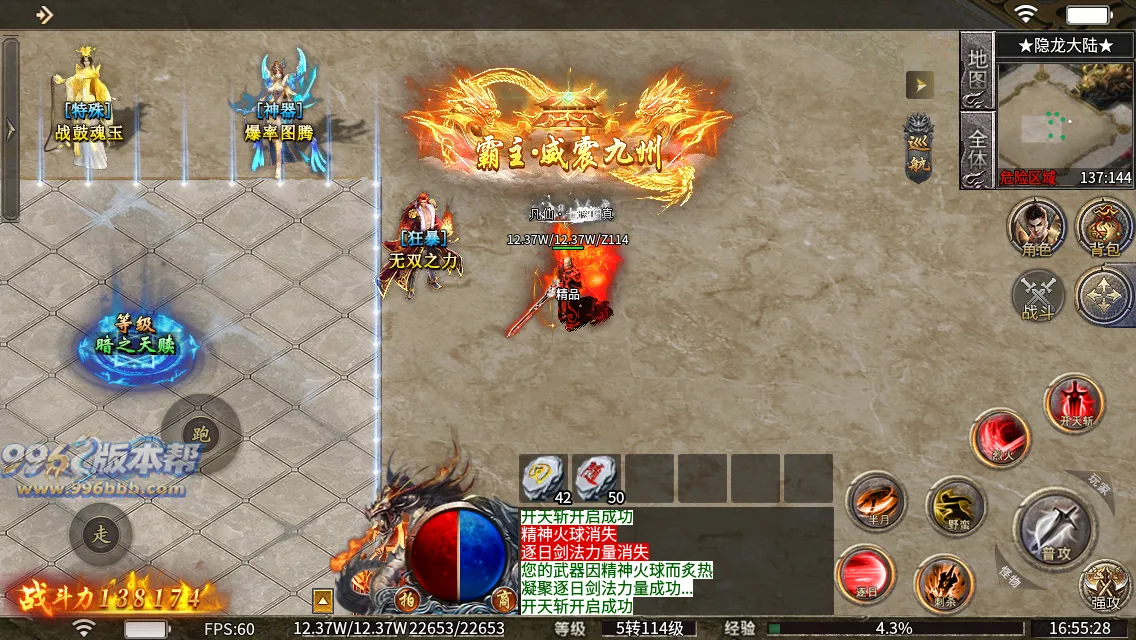Open the 商 shop button by orb

[501, 599]
